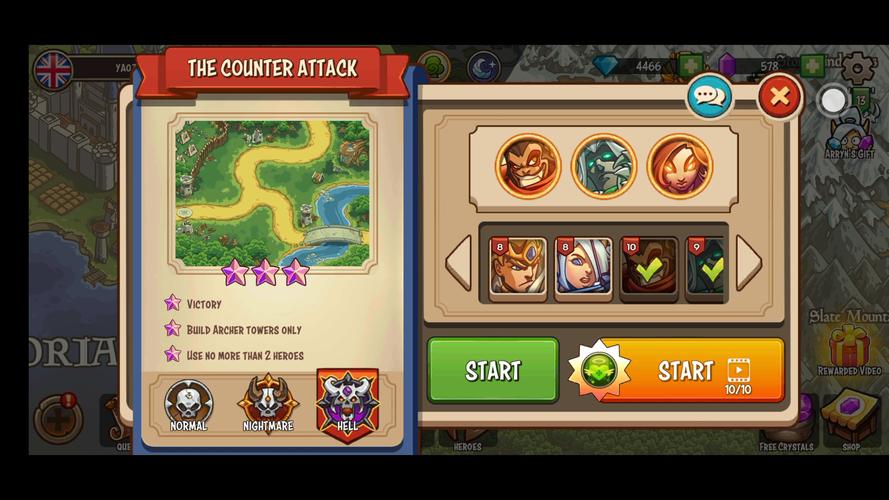
Task: Change language via the UK flag
Action: tap(53, 70)
